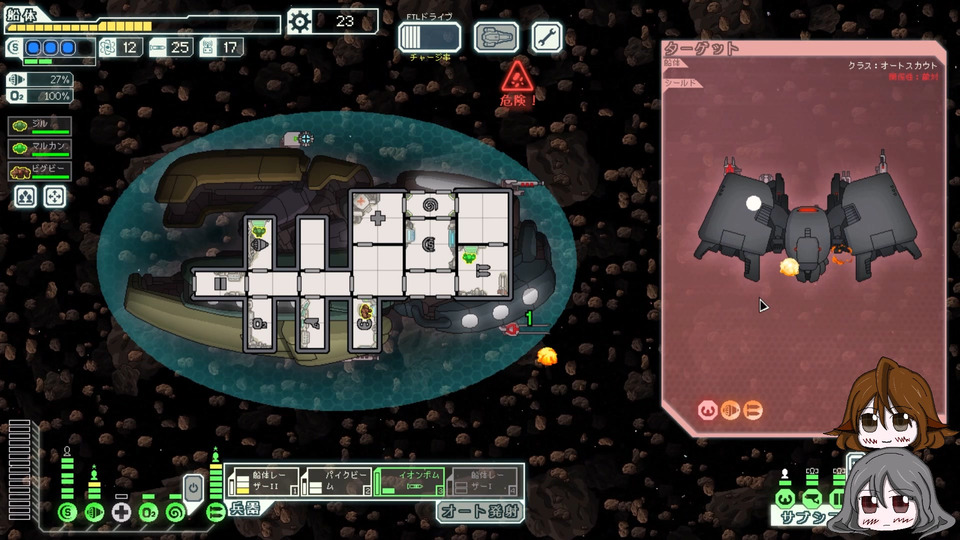Click the medbay system cross icon
Image resolution: width=960 pixels, height=540 pixels.
tap(122, 513)
